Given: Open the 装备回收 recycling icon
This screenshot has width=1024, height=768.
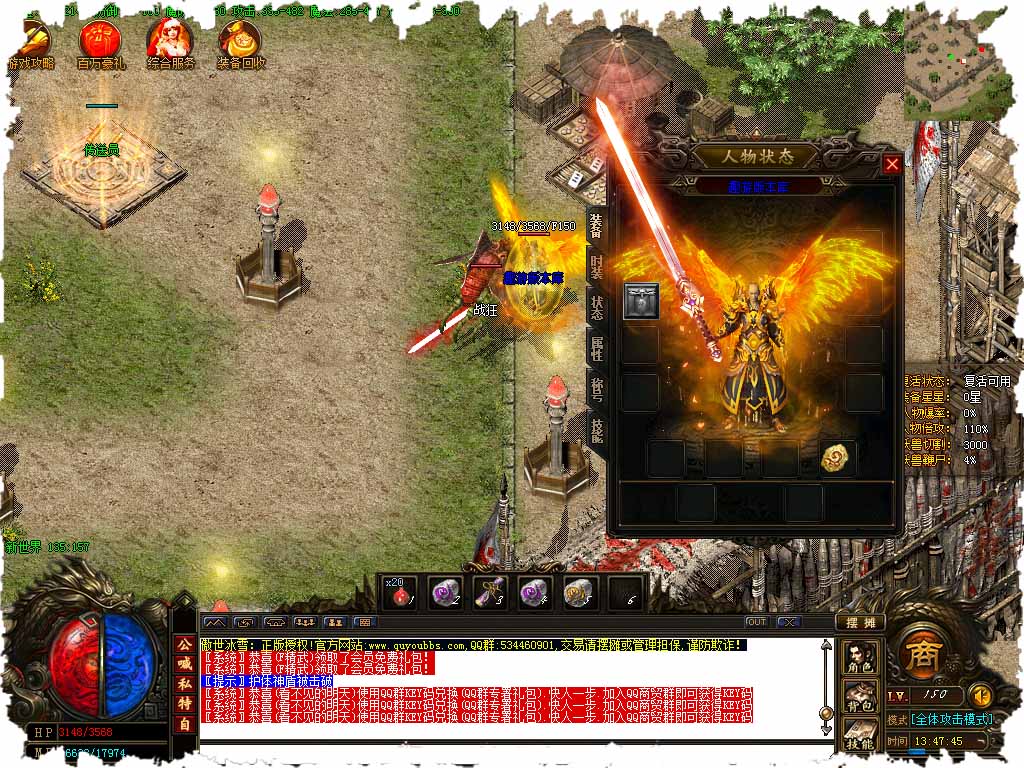Looking at the screenshot, I should click(240, 43).
